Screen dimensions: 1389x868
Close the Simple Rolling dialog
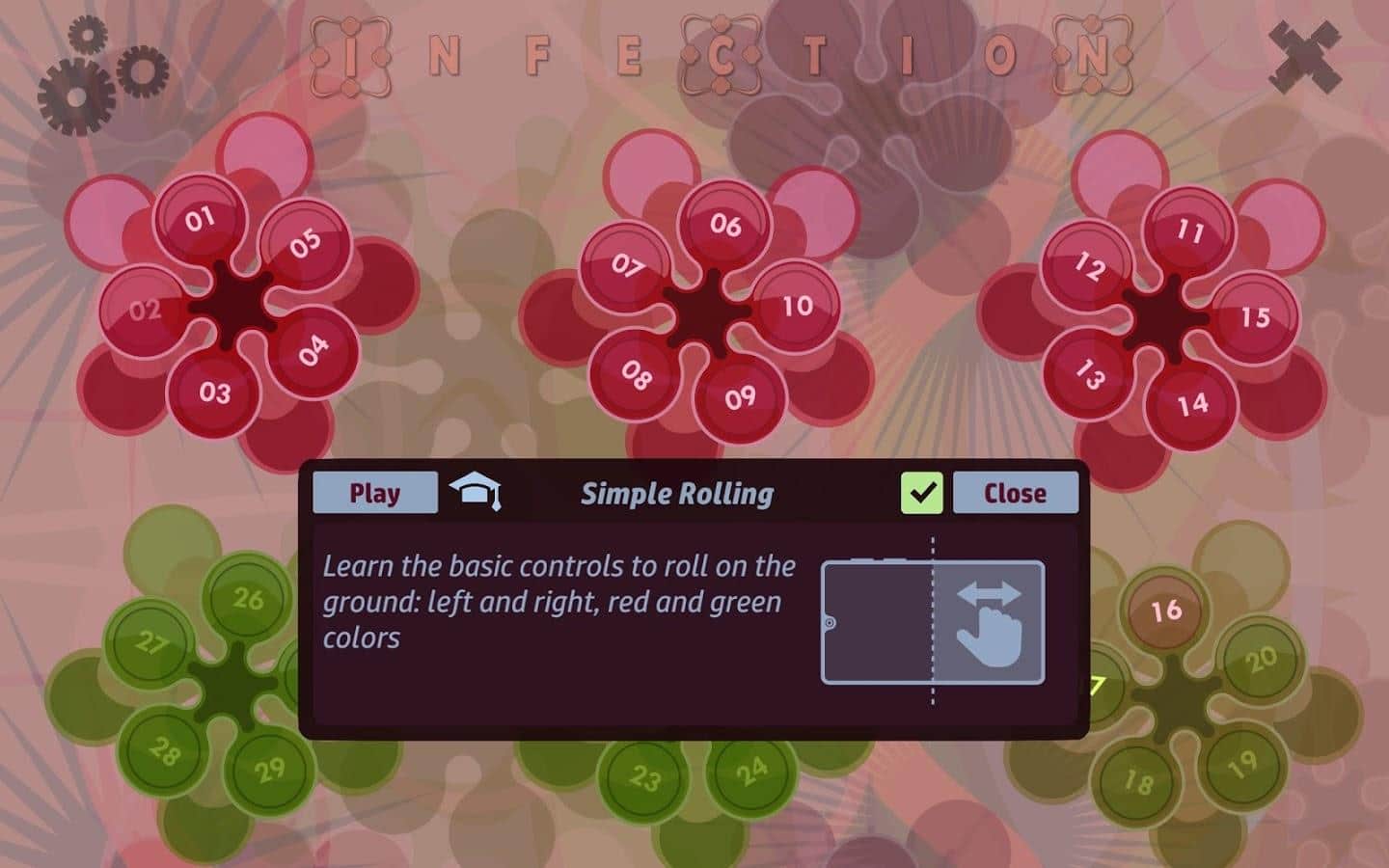click(x=1015, y=492)
